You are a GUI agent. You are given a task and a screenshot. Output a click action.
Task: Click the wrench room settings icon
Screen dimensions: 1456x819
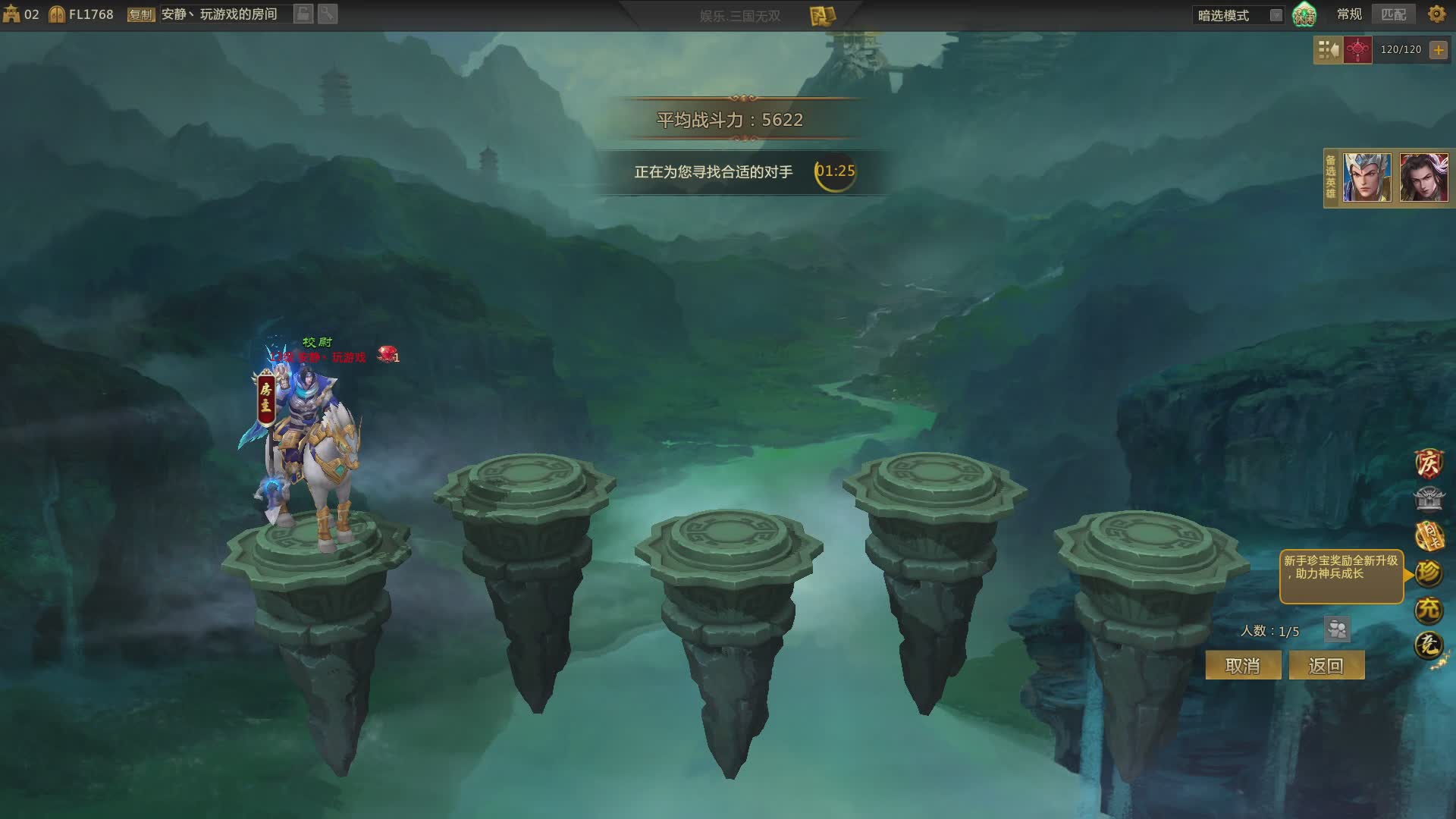328,14
